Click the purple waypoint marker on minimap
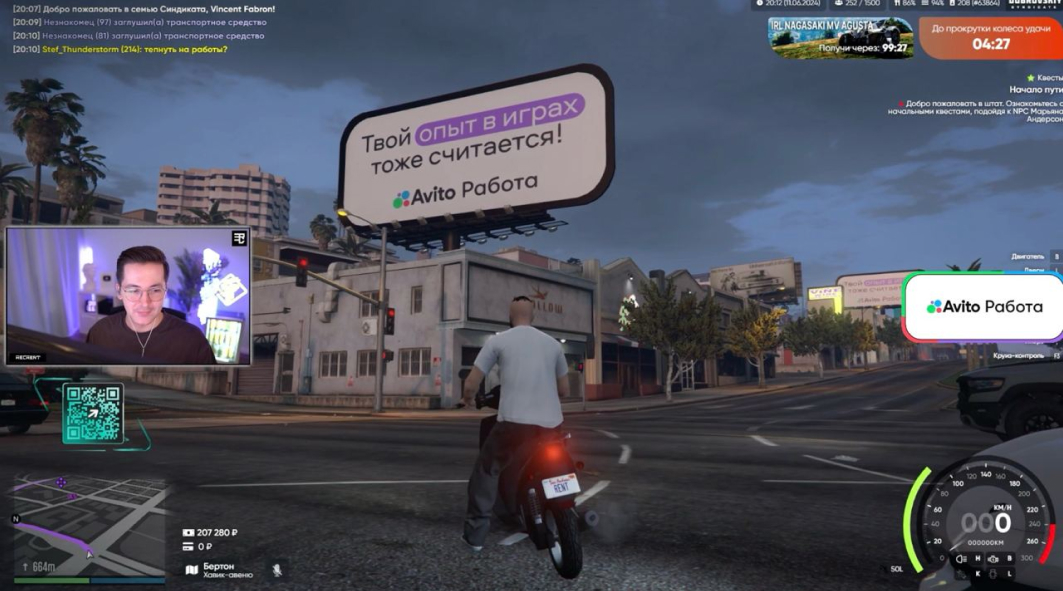The image size is (1063, 591). tap(61, 483)
